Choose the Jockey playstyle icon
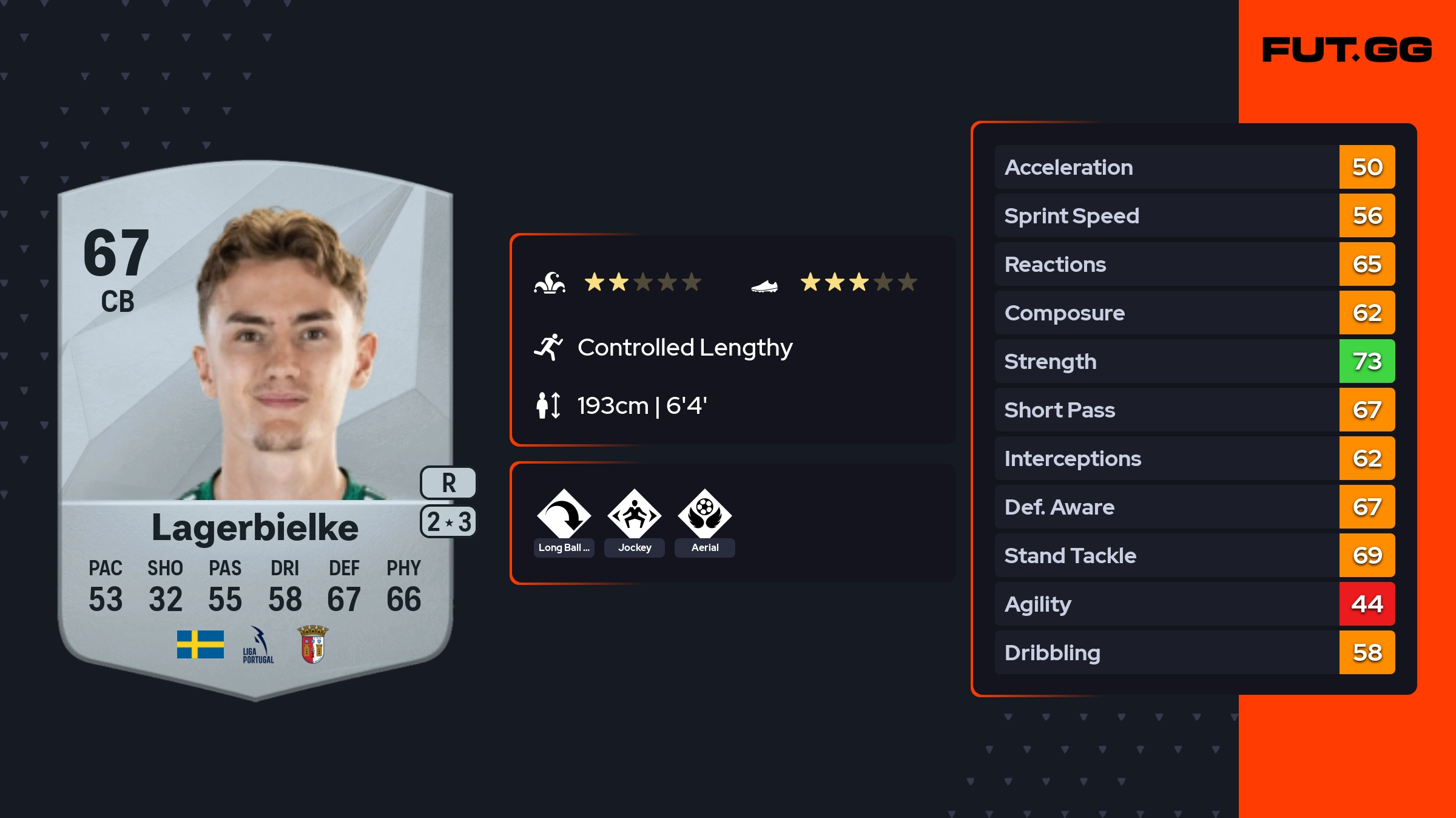The image size is (1456, 818). click(x=634, y=515)
